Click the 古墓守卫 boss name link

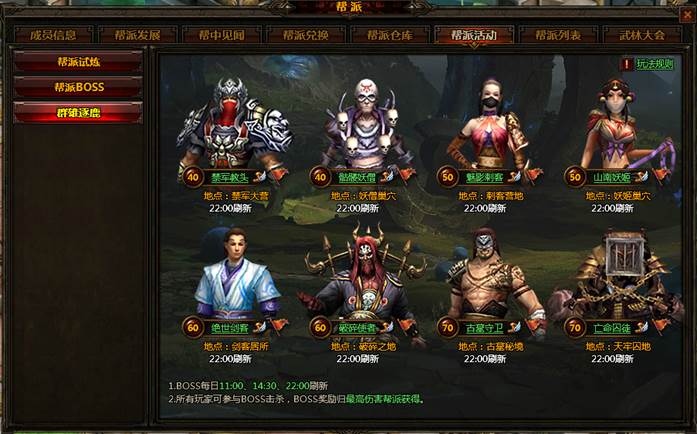click(x=486, y=328)
